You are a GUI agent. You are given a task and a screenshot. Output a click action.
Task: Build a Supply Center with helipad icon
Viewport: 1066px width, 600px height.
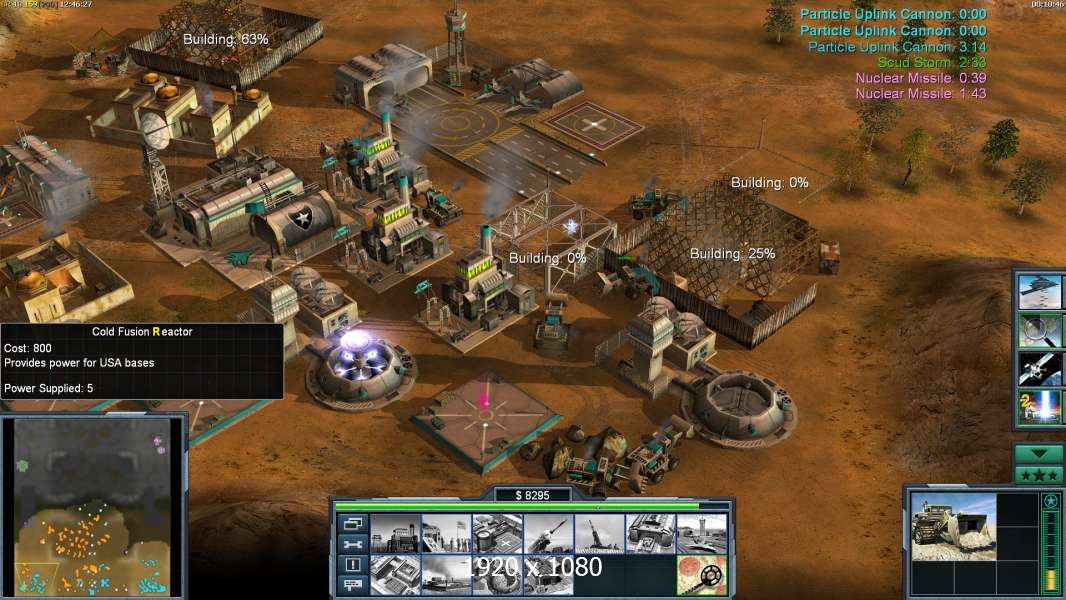click(x=496, y=534)
